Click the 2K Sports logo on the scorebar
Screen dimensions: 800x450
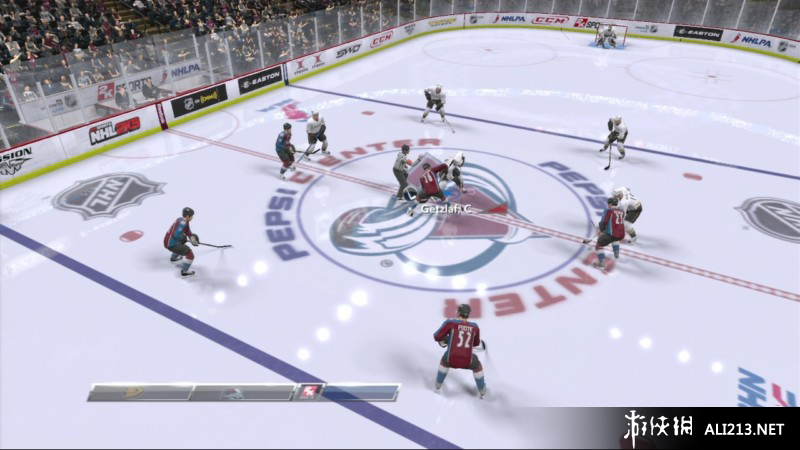point(310,392)
